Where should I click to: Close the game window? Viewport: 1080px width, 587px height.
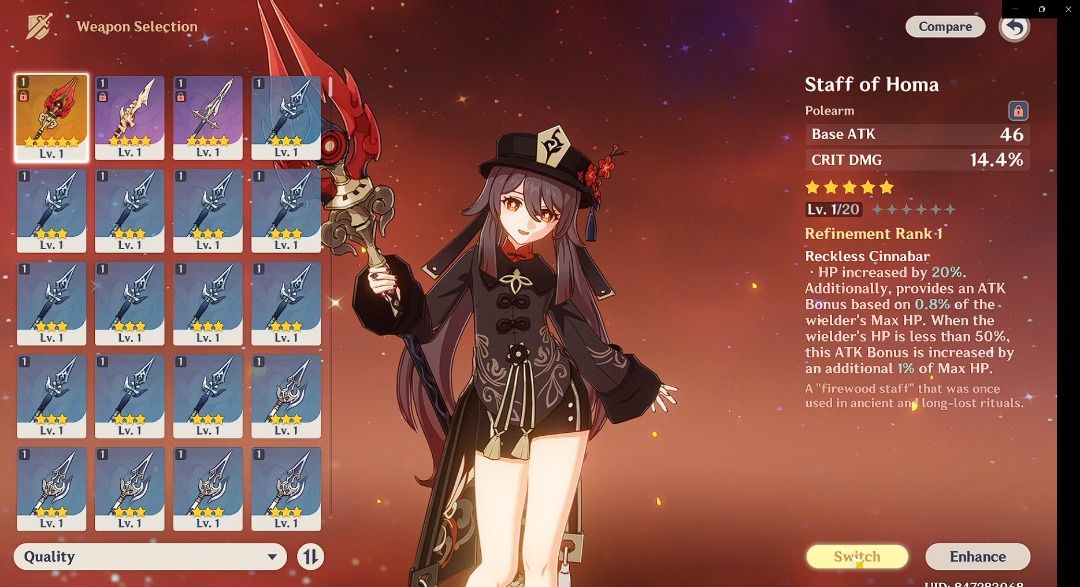tap(1066, 9)
